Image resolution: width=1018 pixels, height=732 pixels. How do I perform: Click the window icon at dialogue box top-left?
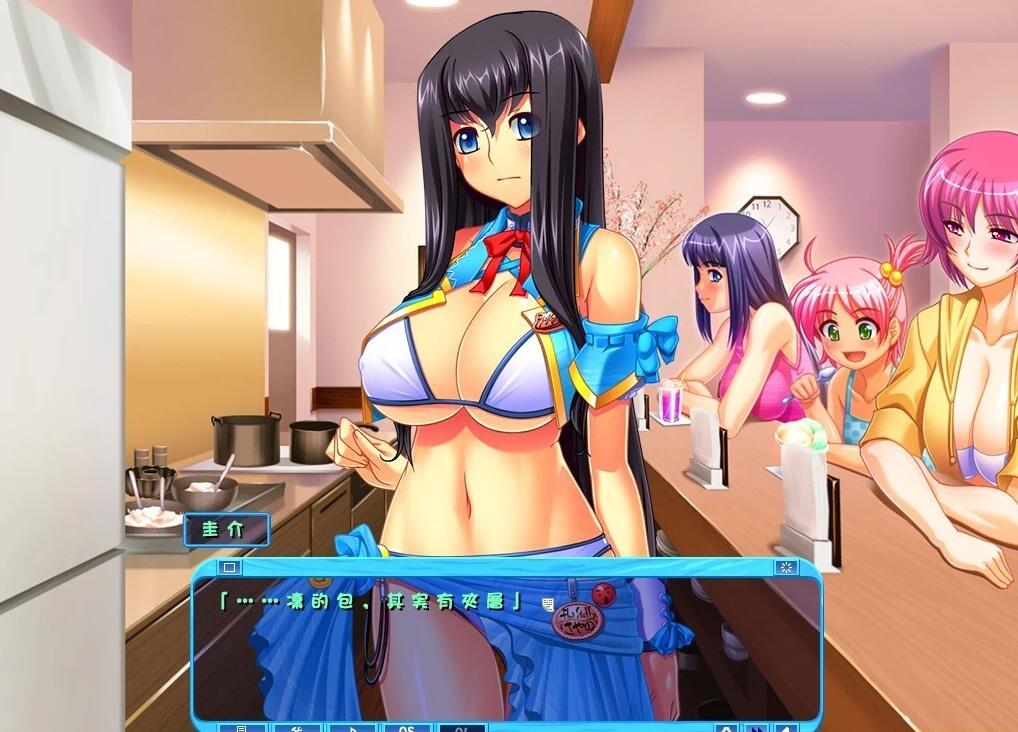pos(229,567)
